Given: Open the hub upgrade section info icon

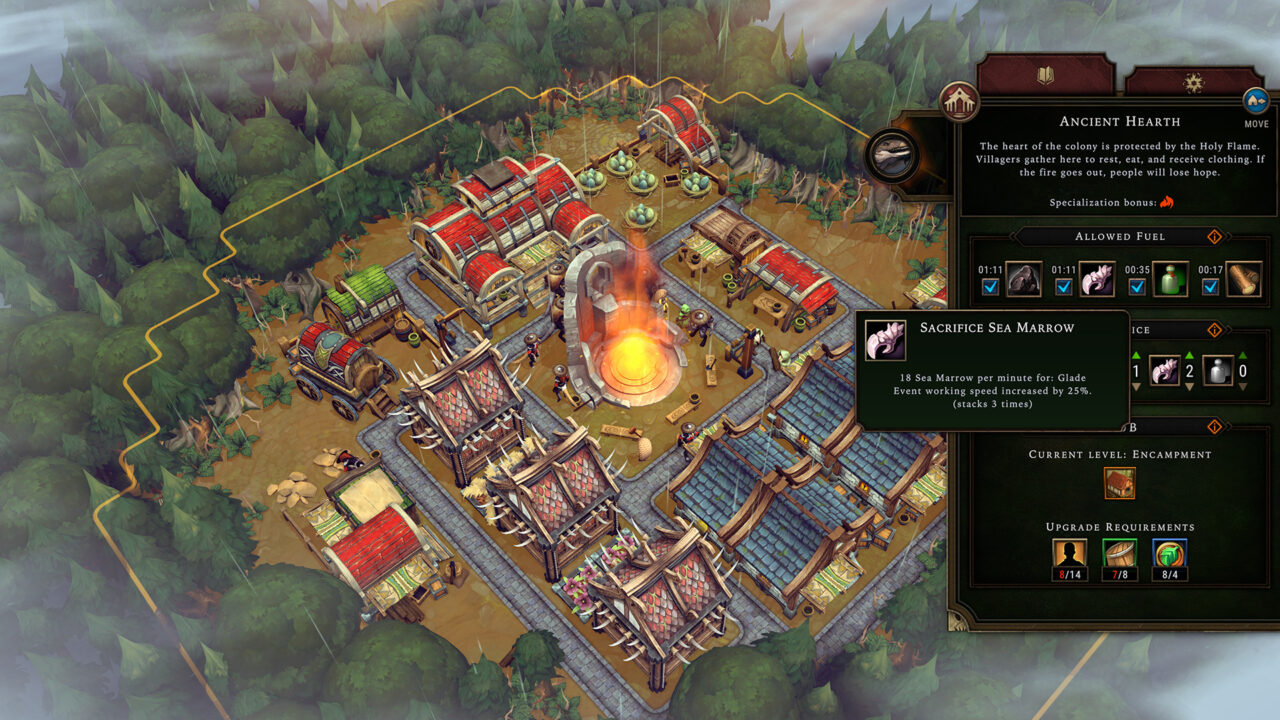Looking at the screenshot, I should point(1215,426).
